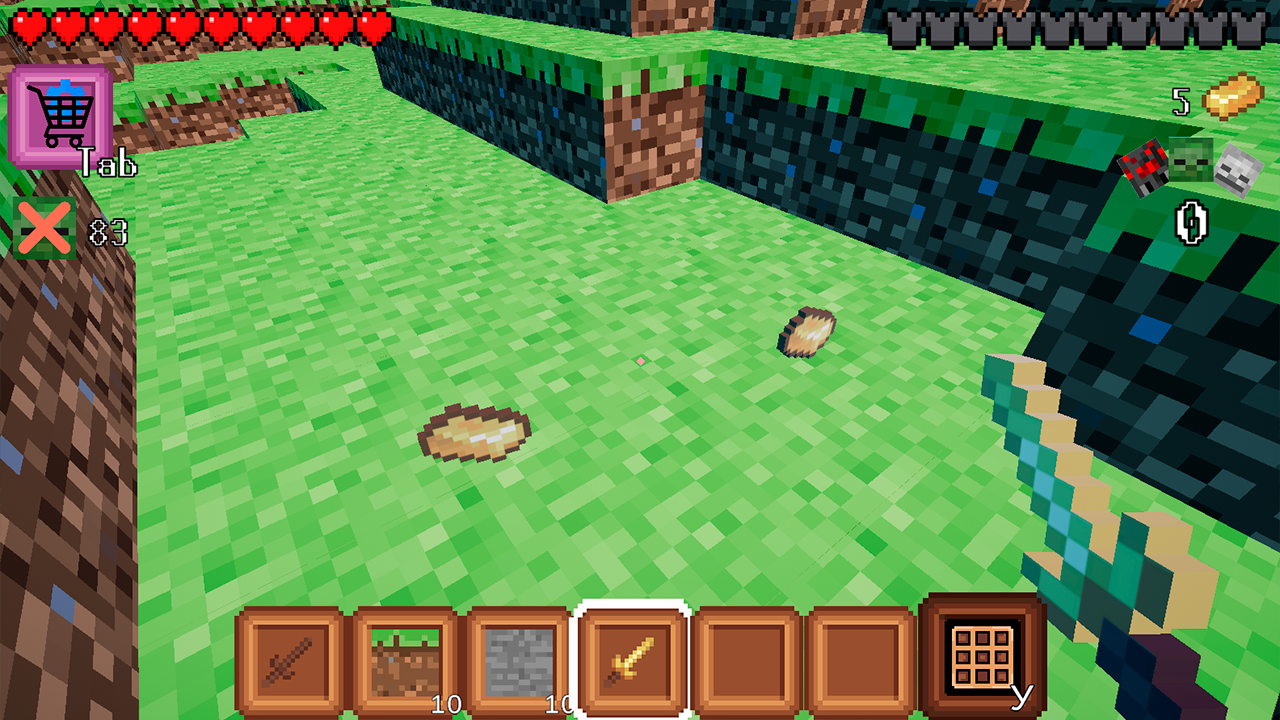Image resolution: width=1280 pixels, height=720 pixels.
Task: Click the mob counter showing 0
Action: (1189, 222)
